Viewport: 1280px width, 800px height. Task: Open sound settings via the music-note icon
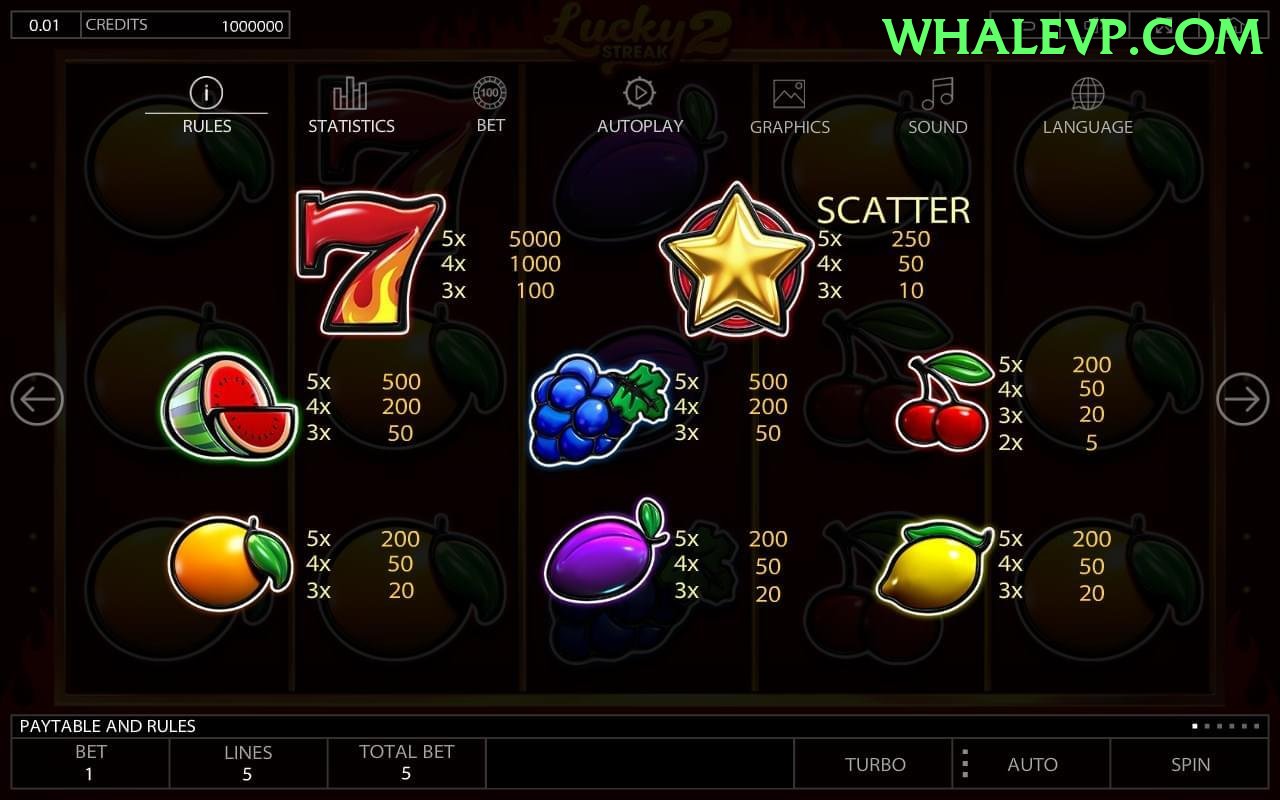(x=936, y=92)
